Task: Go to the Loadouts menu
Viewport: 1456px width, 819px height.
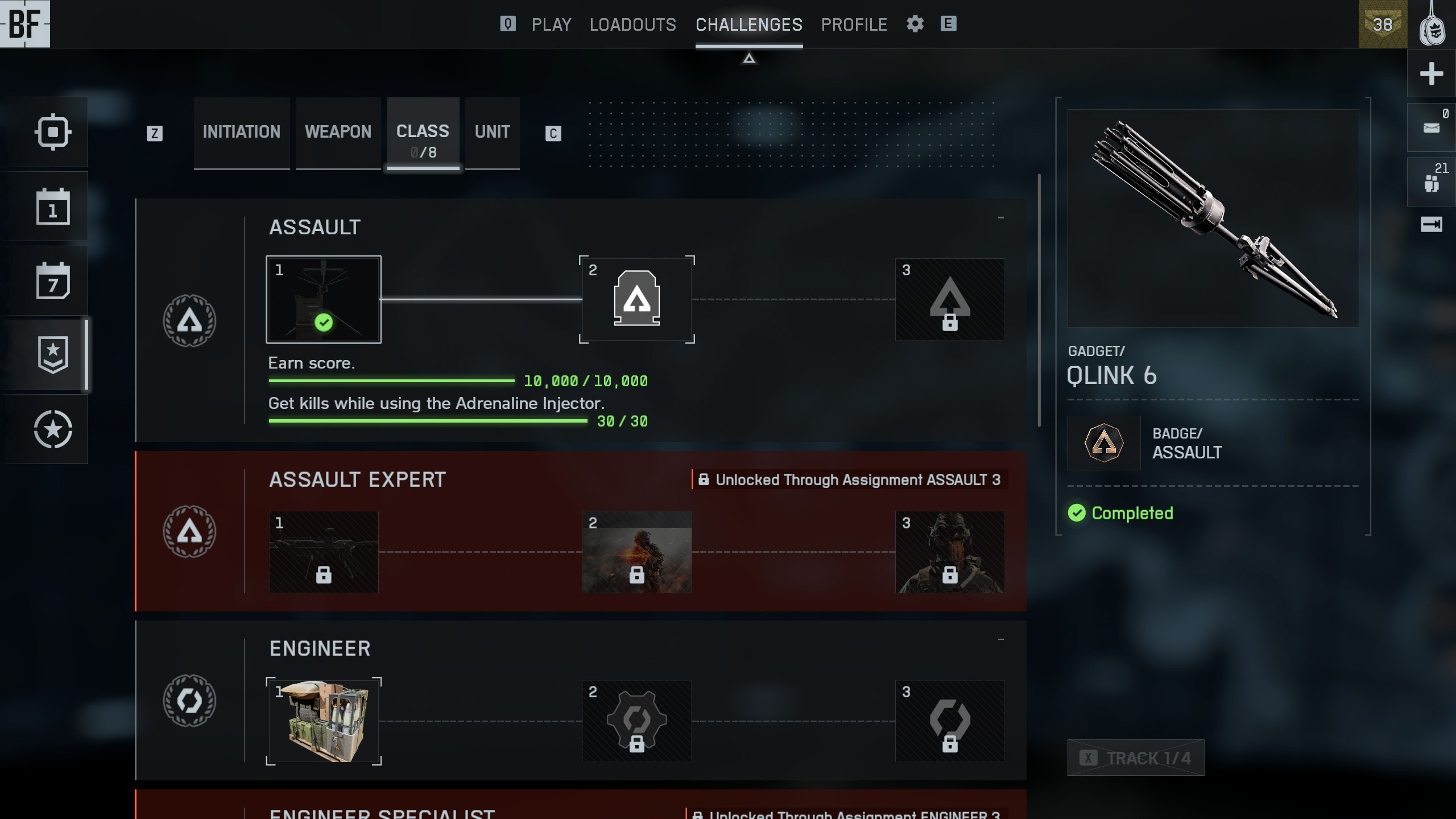Action: [x=632, y=24]
